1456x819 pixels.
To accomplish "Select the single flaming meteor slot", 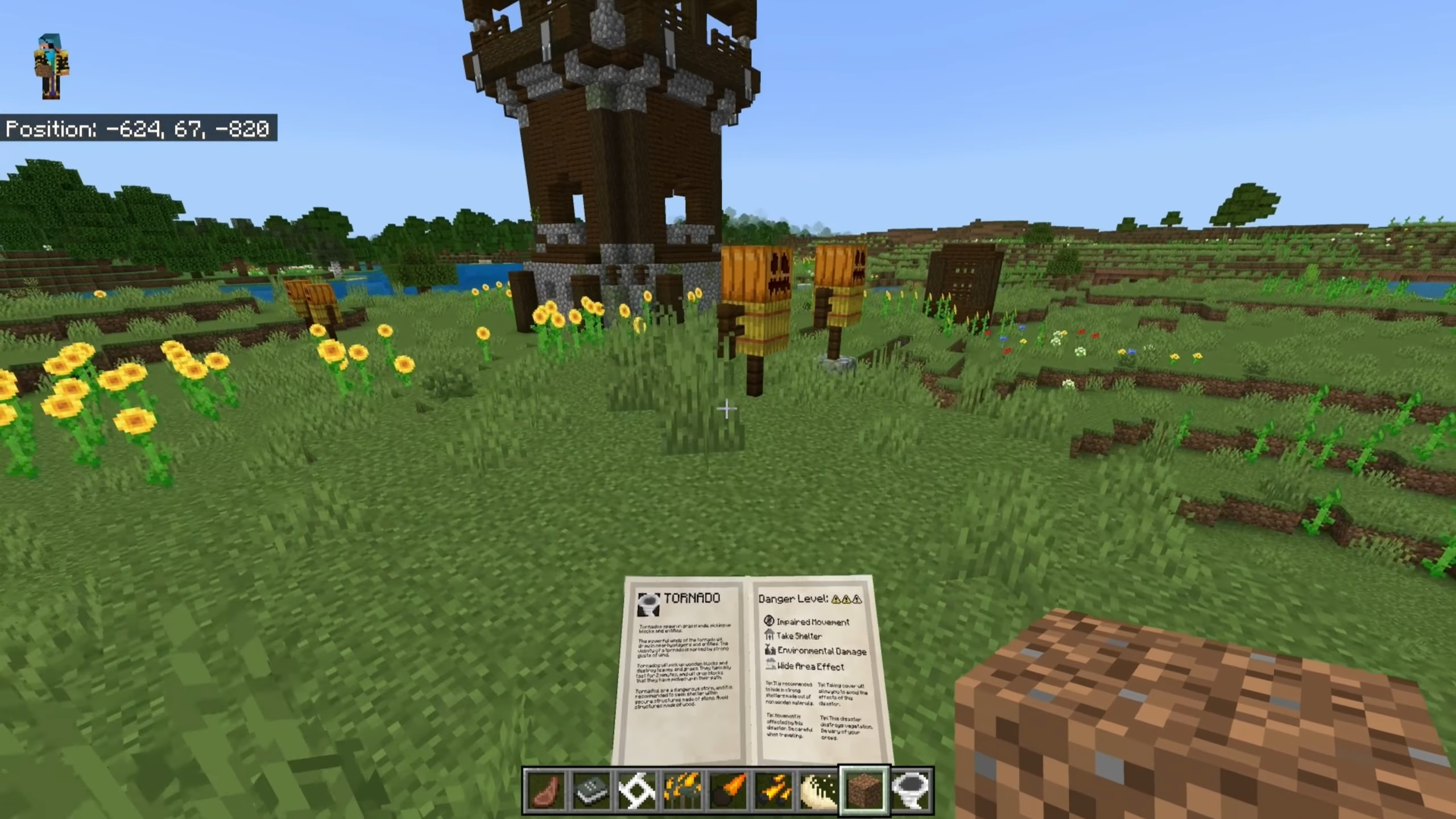I will pyautogui.click(x=727, y=790).
